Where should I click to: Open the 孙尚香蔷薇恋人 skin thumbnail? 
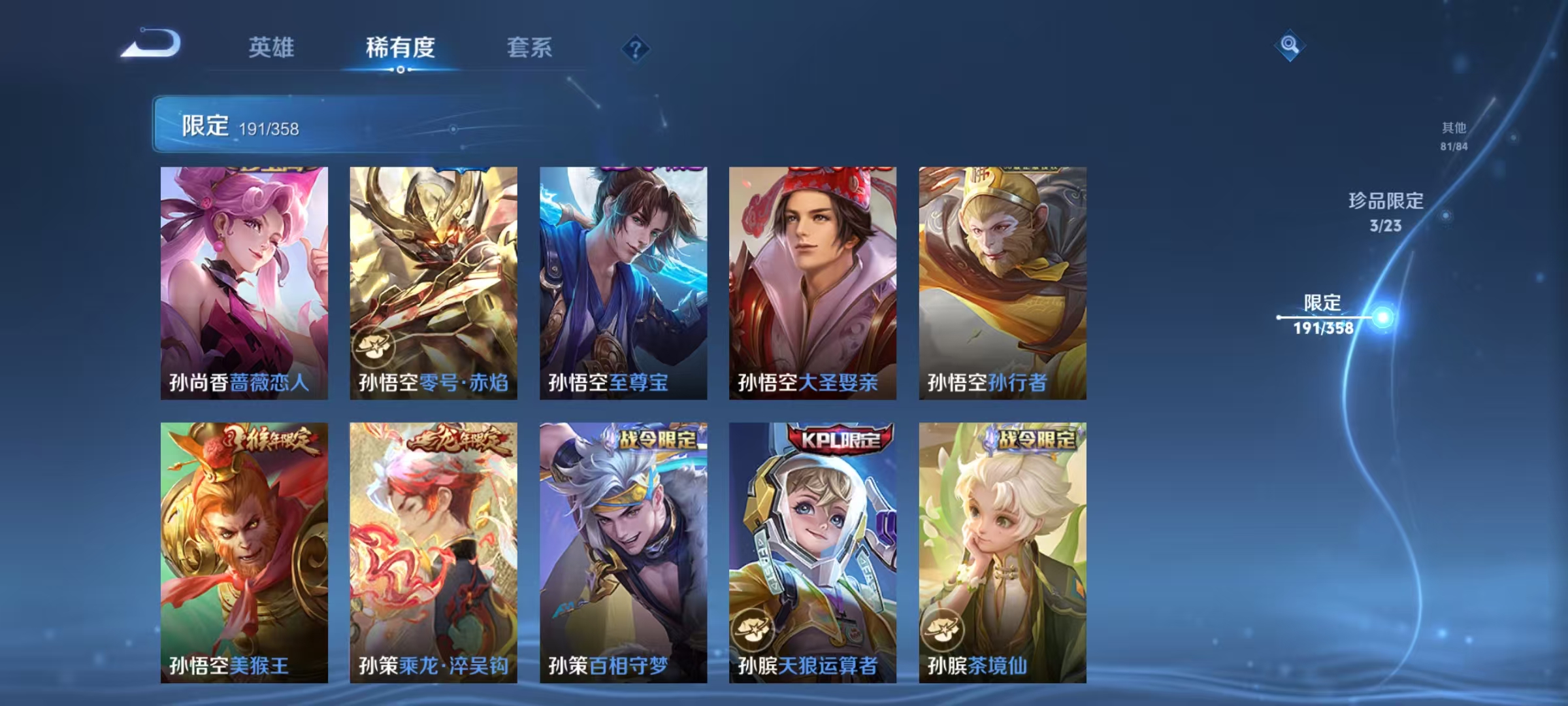coord(244,281)
